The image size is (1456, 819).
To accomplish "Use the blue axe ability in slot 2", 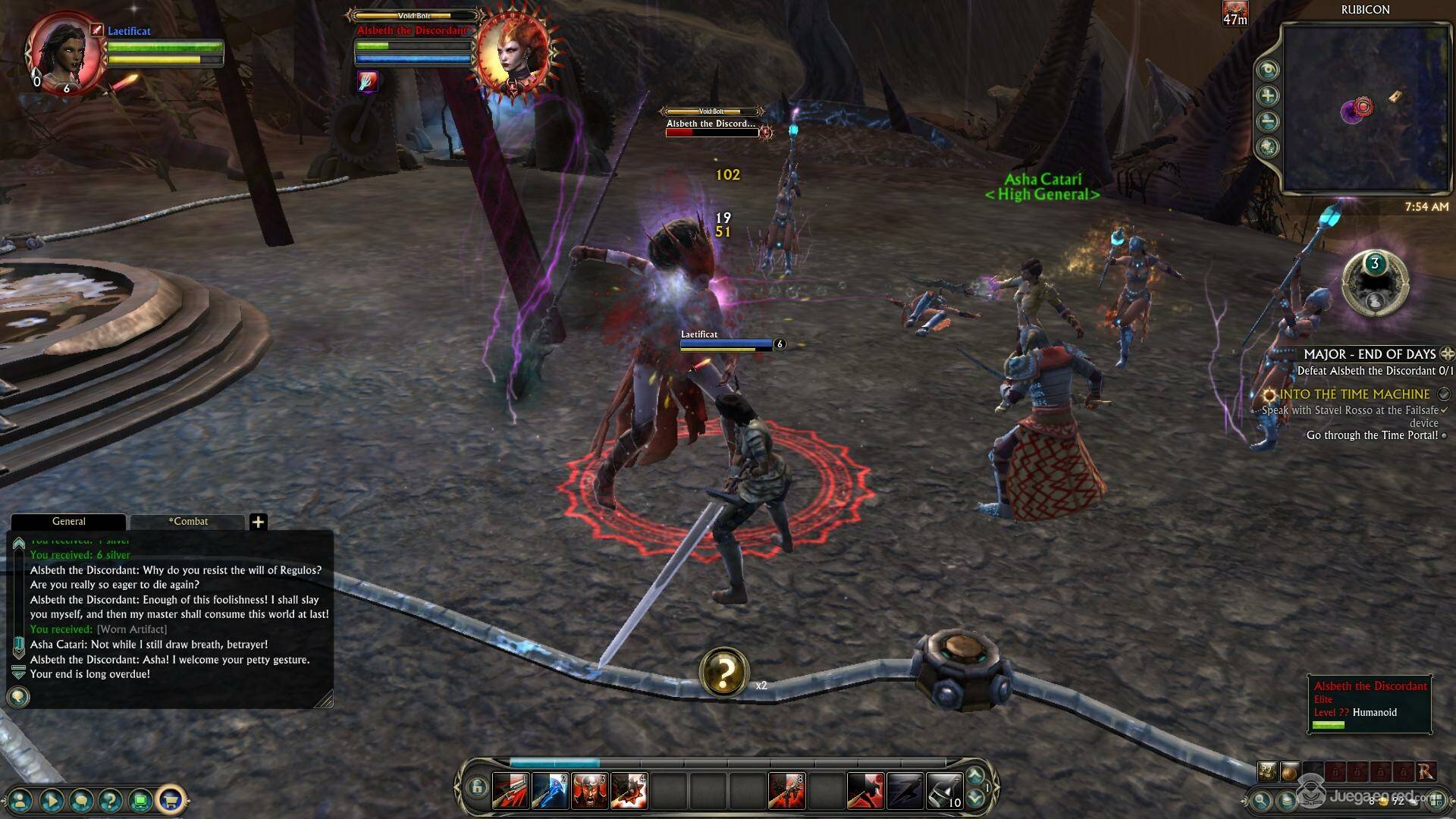I will click(550, 790).
